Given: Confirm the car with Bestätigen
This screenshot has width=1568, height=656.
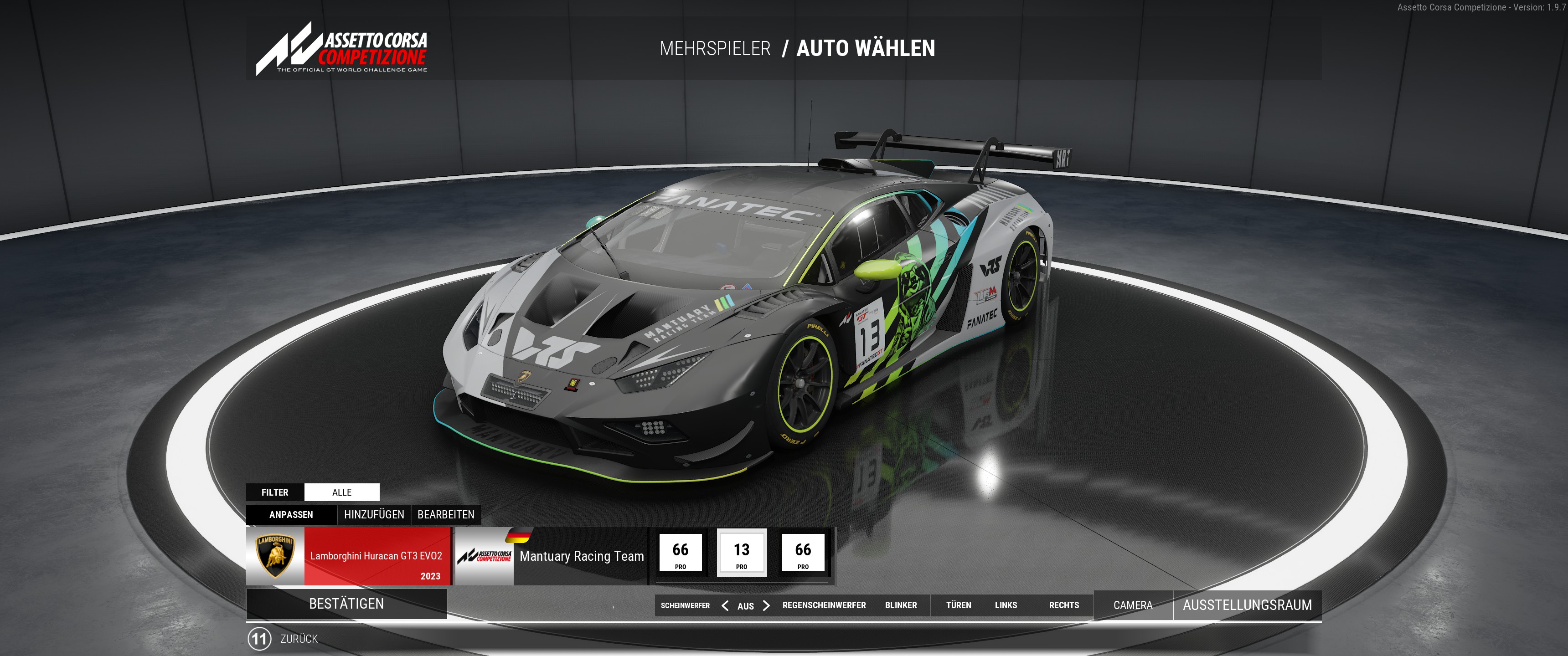Looking at the screenshot, I should [x=346, y=604].
